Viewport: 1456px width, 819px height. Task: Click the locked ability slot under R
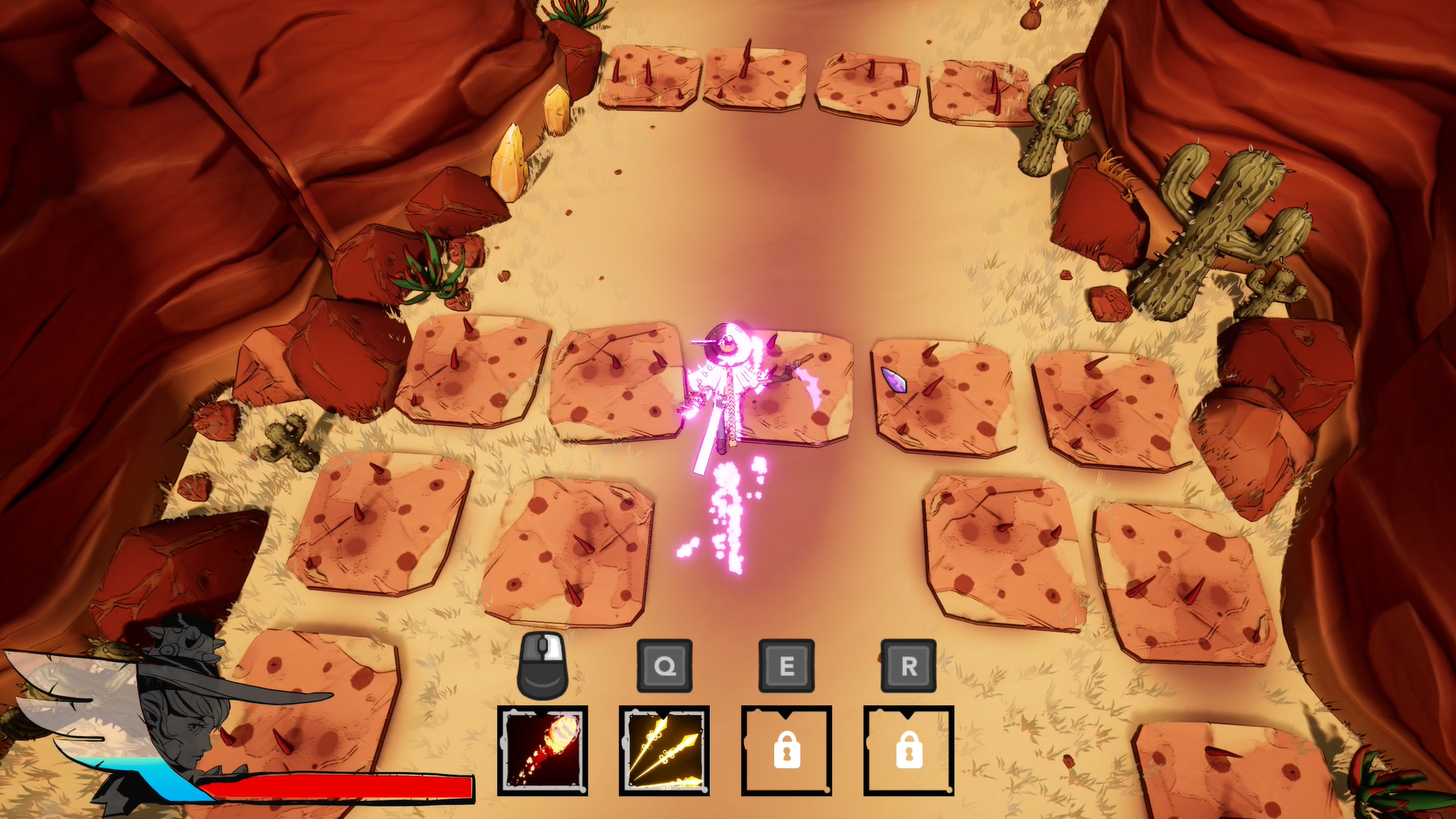[x=908, y=750]
